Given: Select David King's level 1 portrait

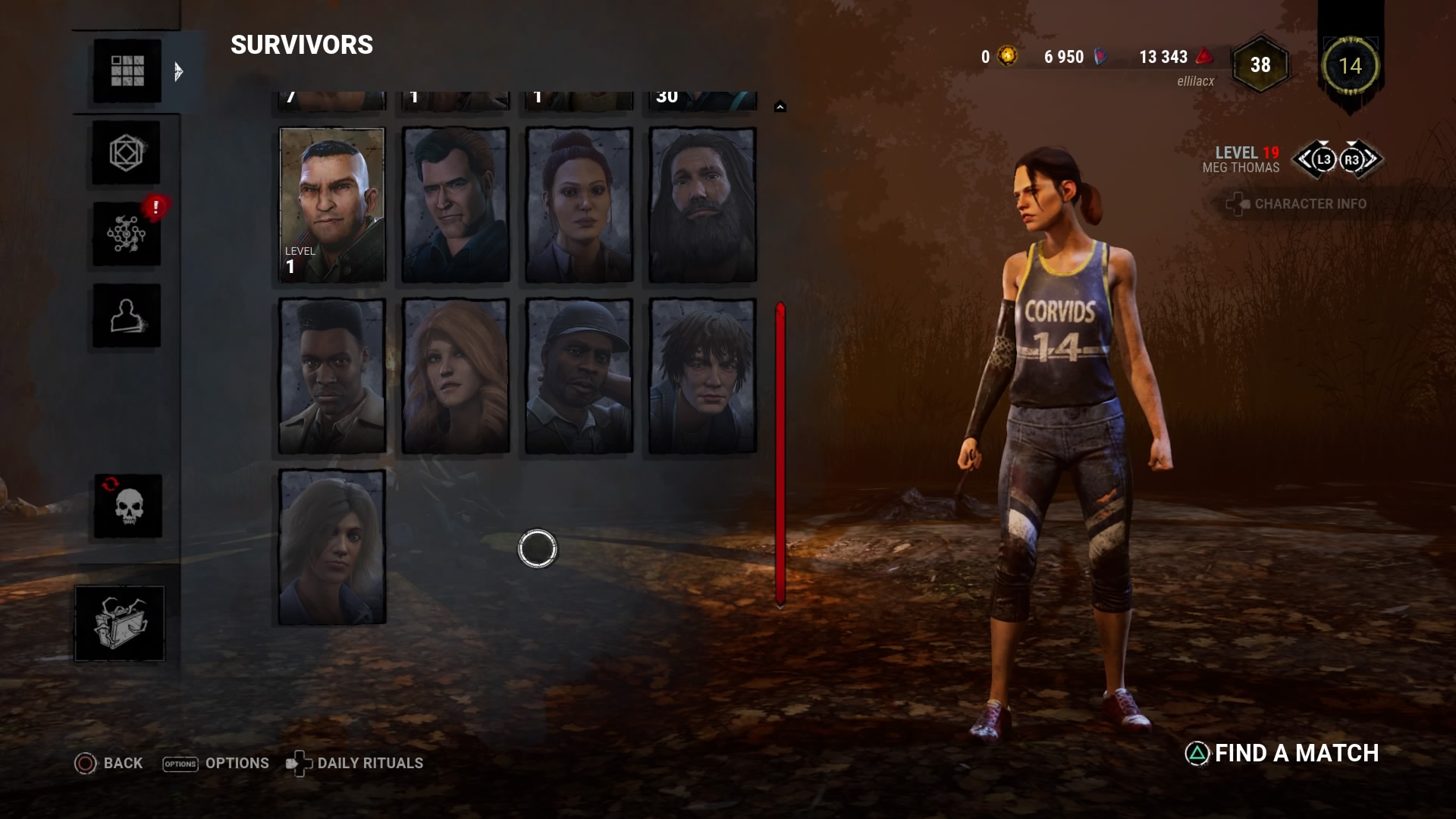Looking at the screenshot, I should tap(331, 205).
